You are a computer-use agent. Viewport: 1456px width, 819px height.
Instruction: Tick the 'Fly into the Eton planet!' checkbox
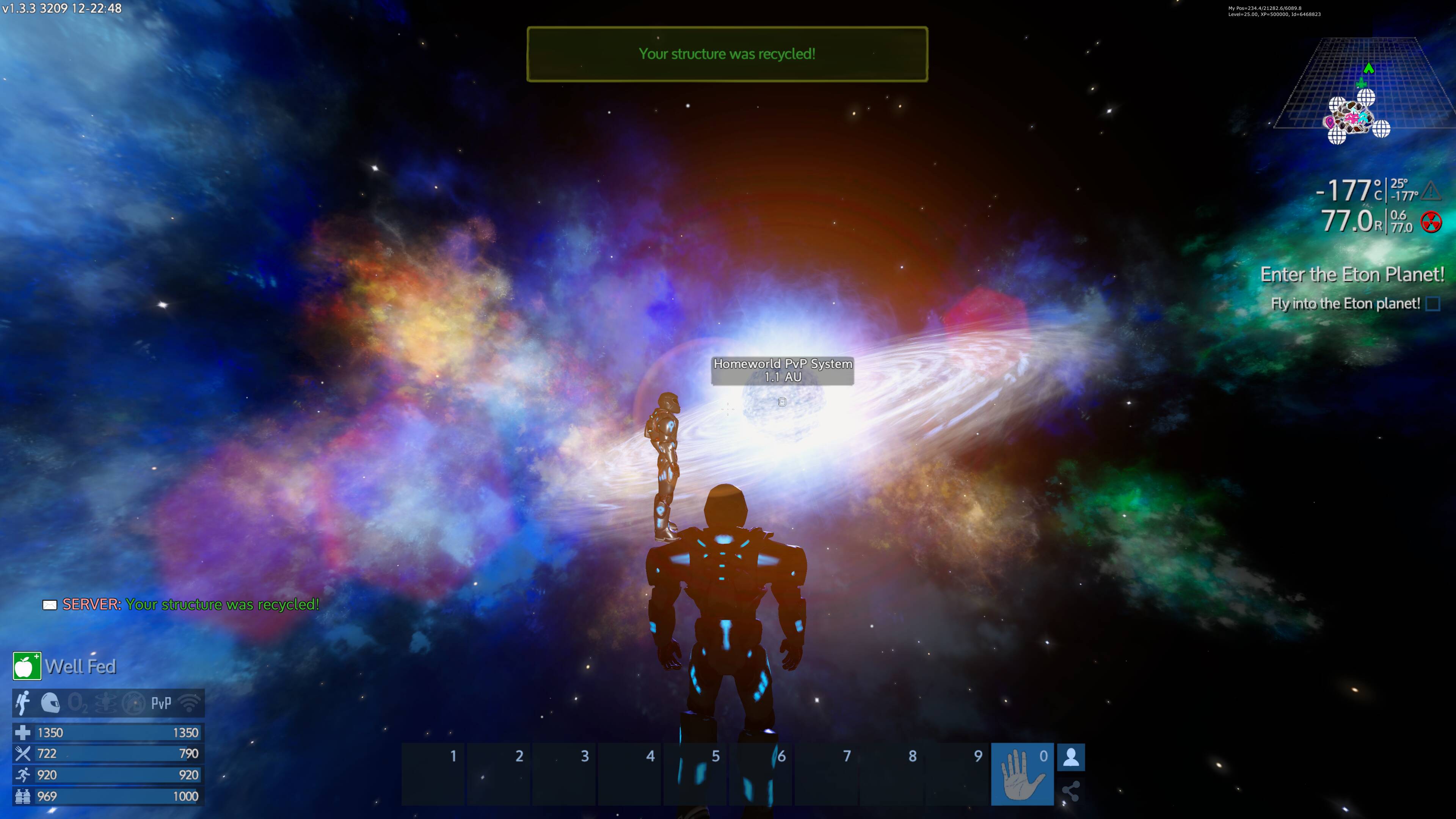tap(1433, 304)
